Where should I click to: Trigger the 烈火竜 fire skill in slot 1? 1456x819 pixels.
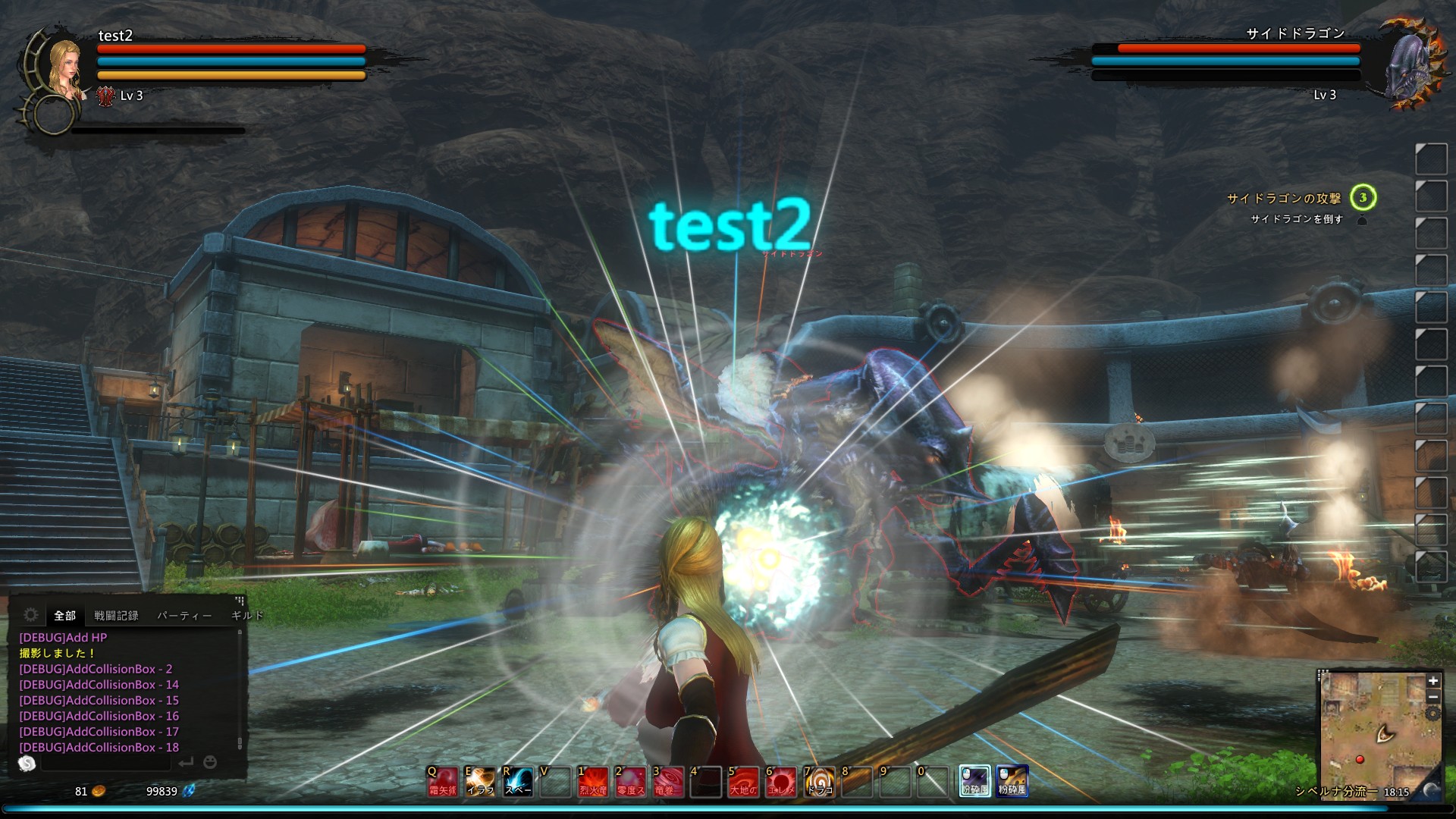tap(593, 781)
